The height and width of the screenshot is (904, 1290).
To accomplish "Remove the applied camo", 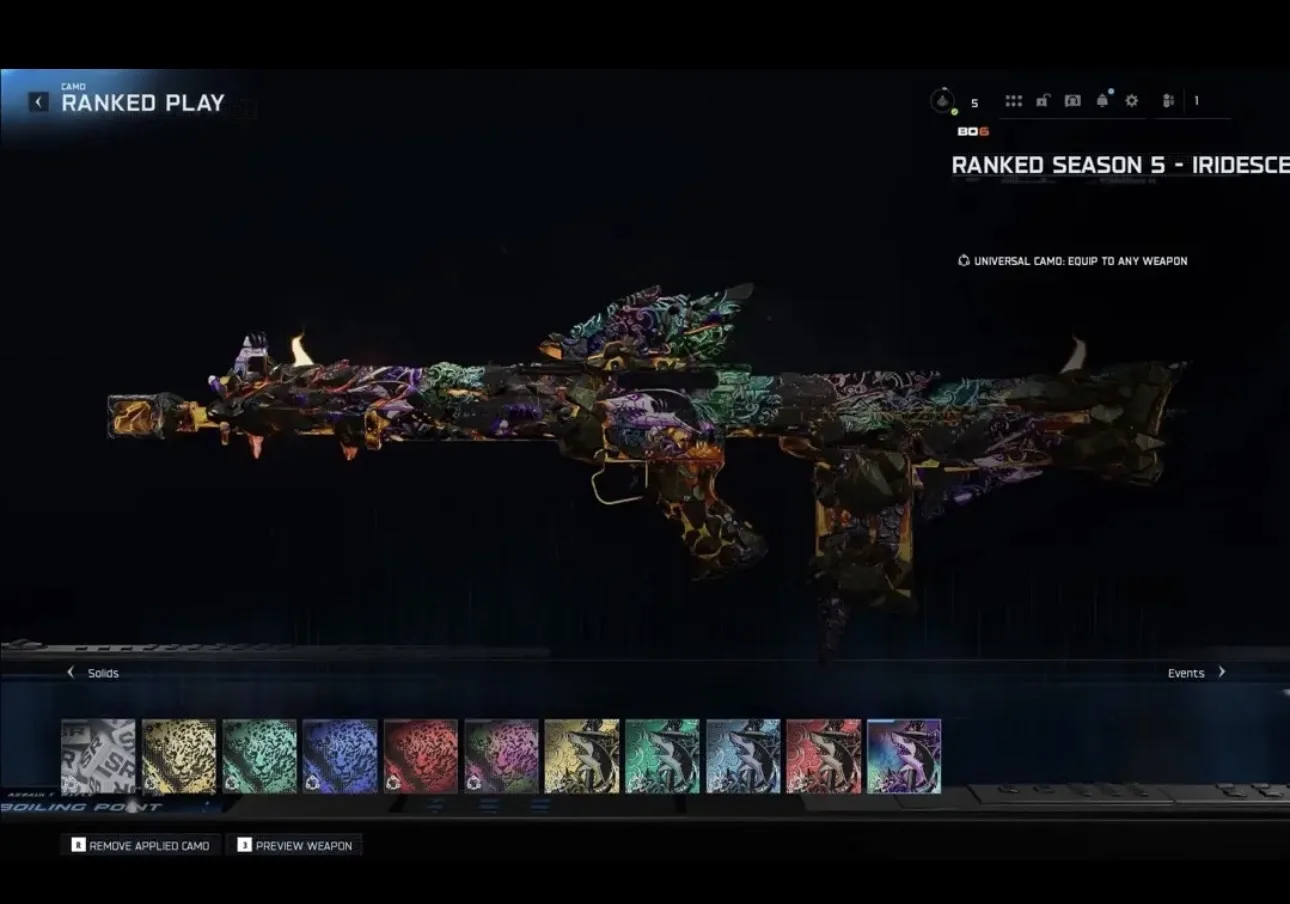I will pyautogui.click(x=140, y=845).
